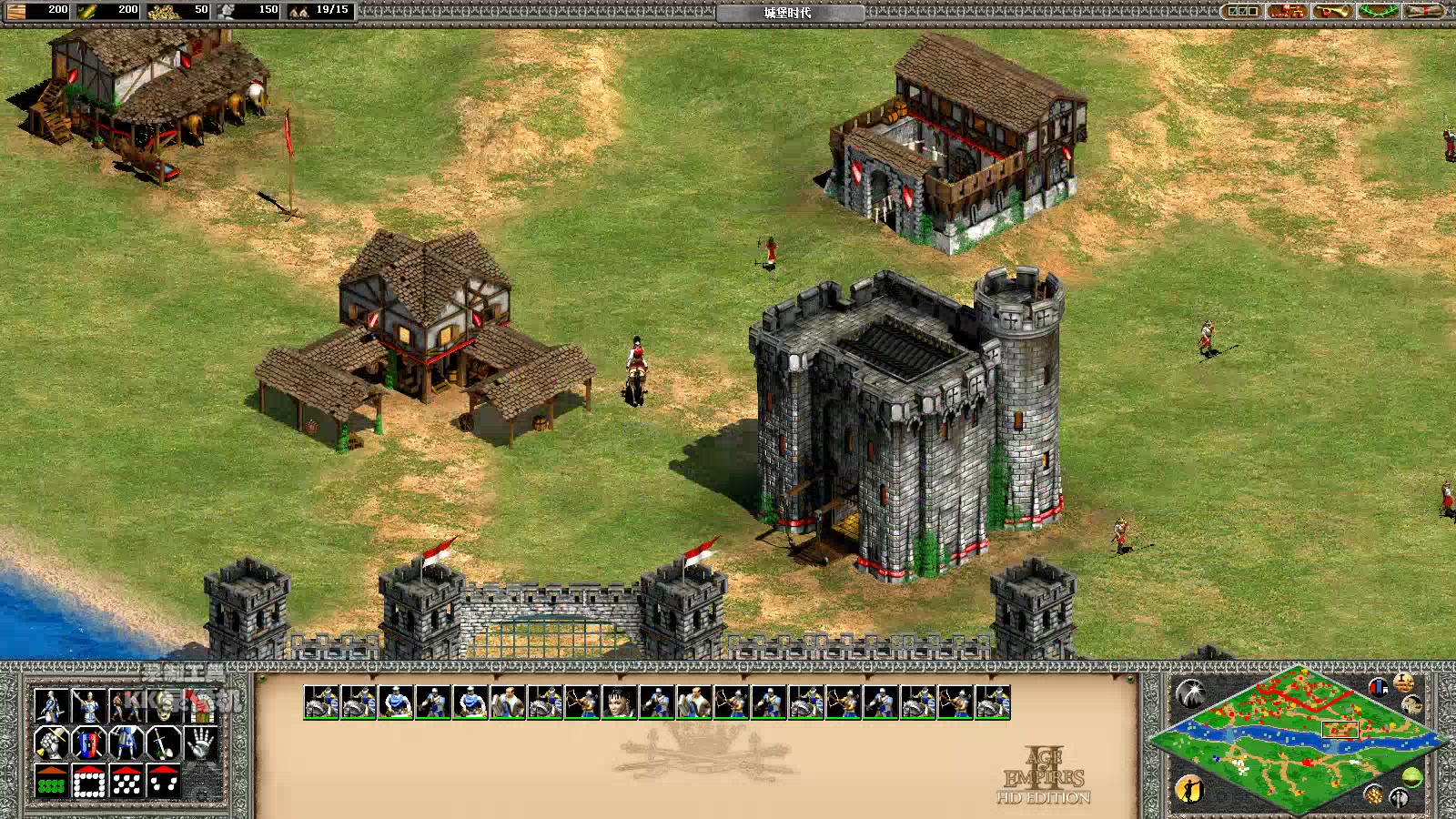Choose the green line formation

[x=52, y=782]
